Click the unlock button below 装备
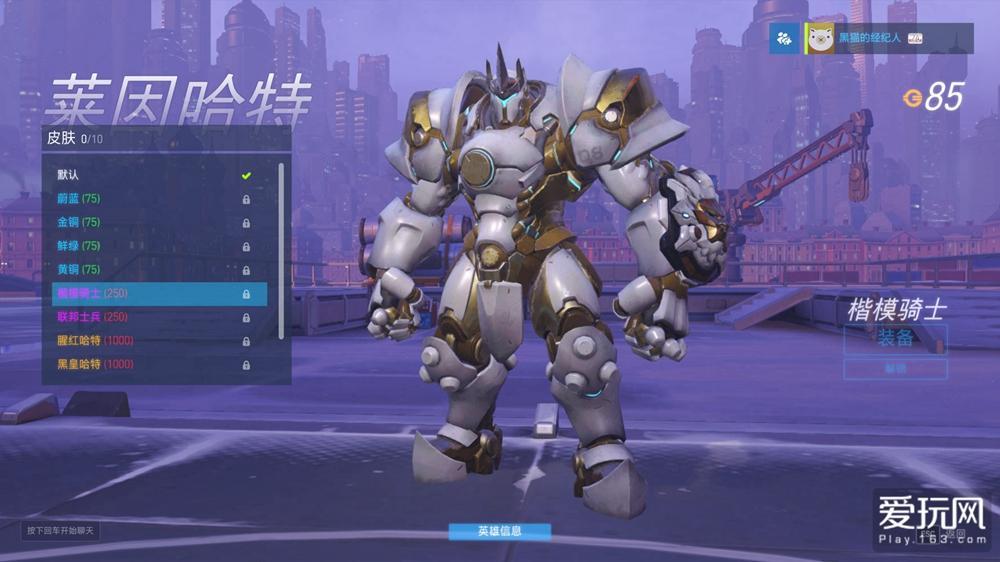This screenshot has width=1000, height=562. tap(895, 369)
